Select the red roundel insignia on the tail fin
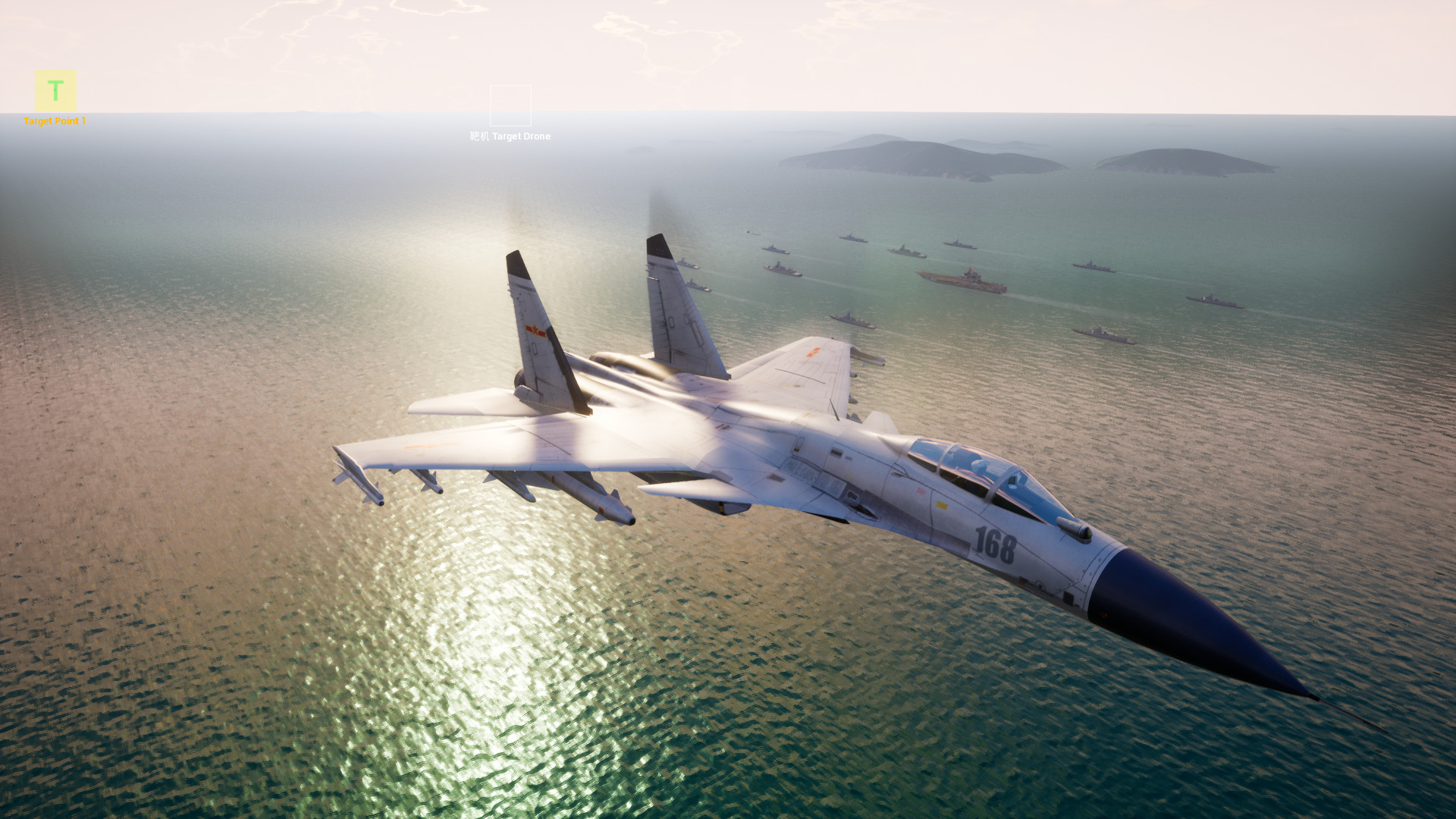Viewport: 1456px width, 819px height. point(535,328)
